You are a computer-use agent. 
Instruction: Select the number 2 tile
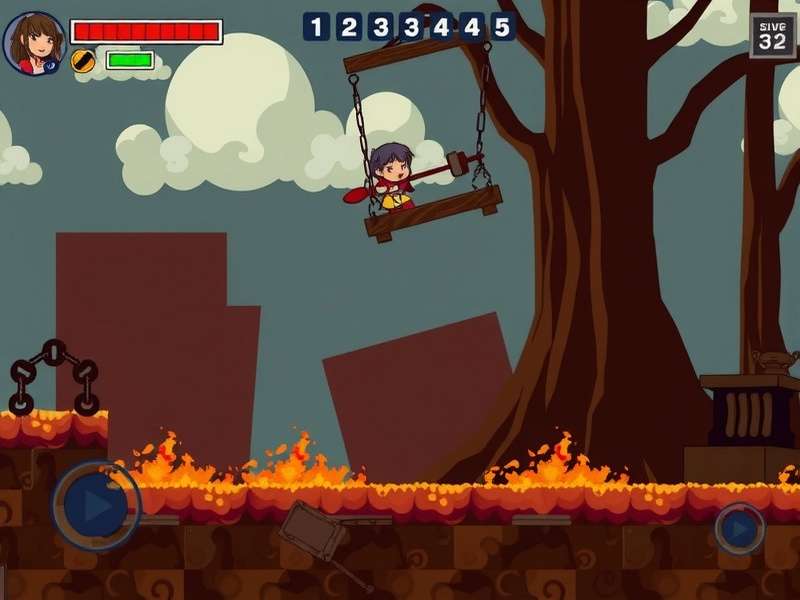349,27
